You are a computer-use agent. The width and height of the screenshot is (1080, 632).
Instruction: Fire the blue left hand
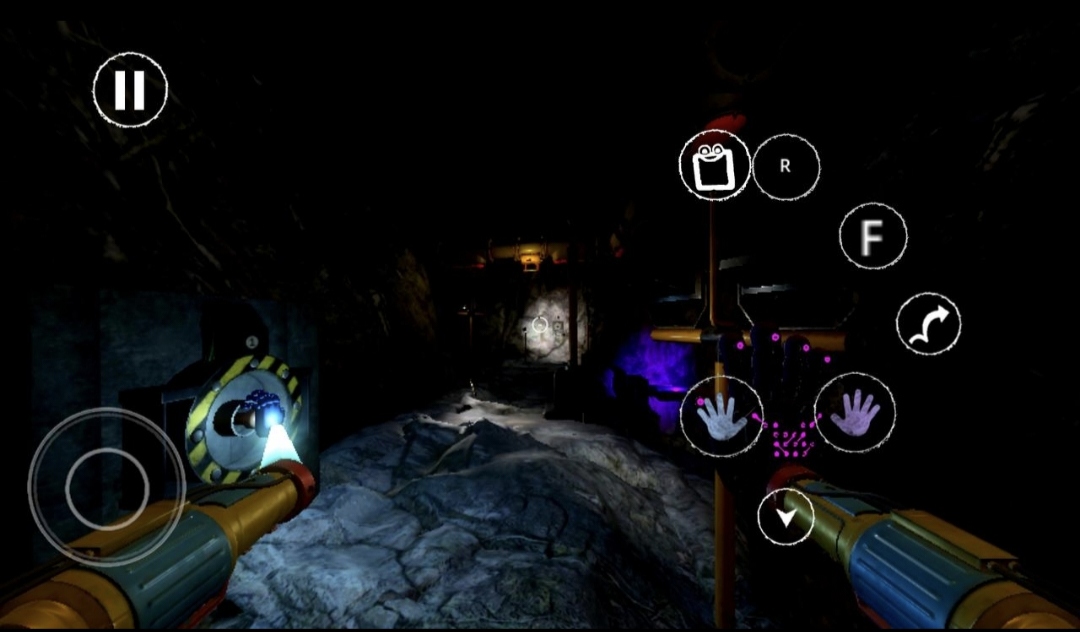click(x=721, y=416)
